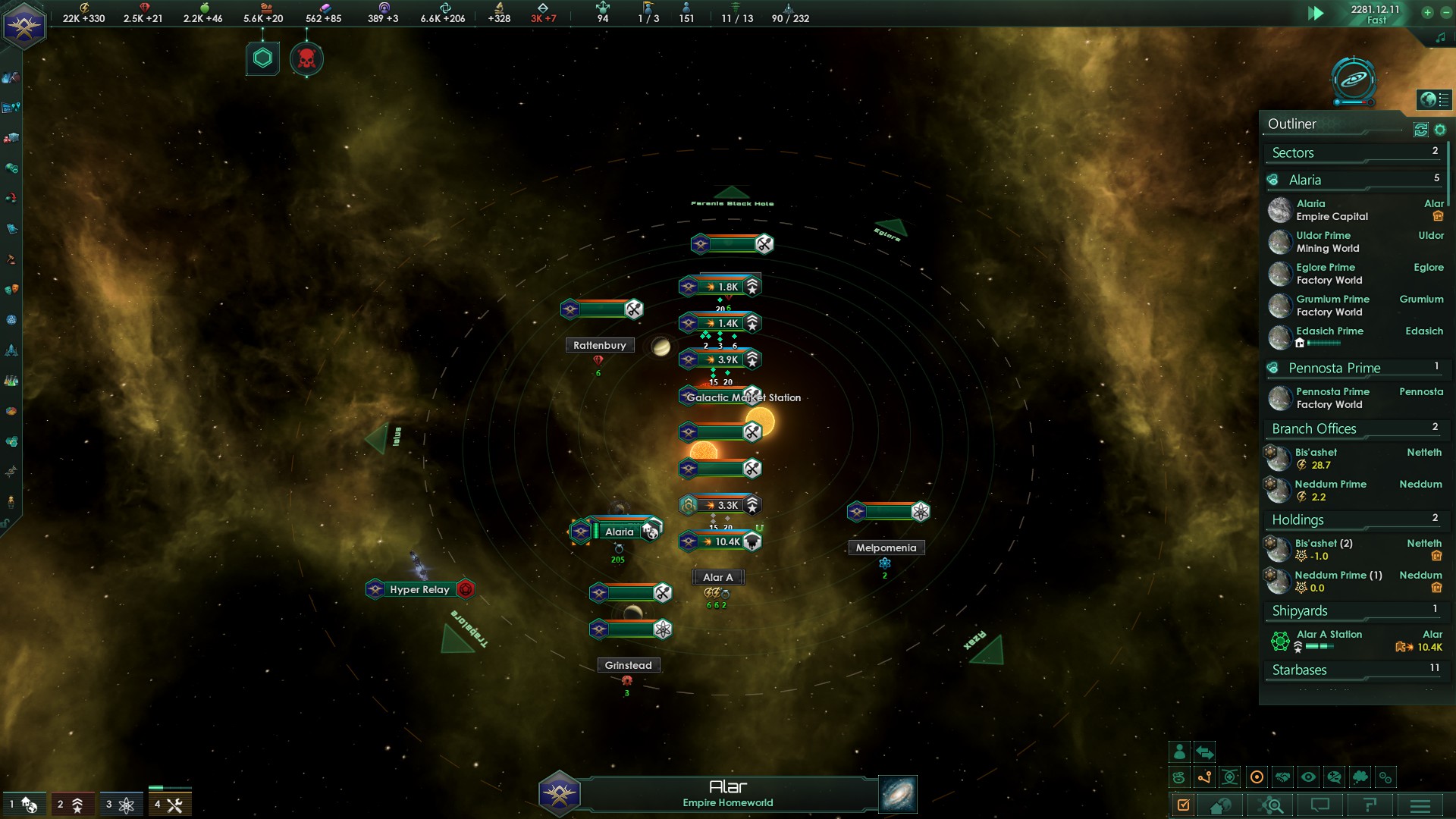Click the home icon to return to capital

click(1220, 806)
